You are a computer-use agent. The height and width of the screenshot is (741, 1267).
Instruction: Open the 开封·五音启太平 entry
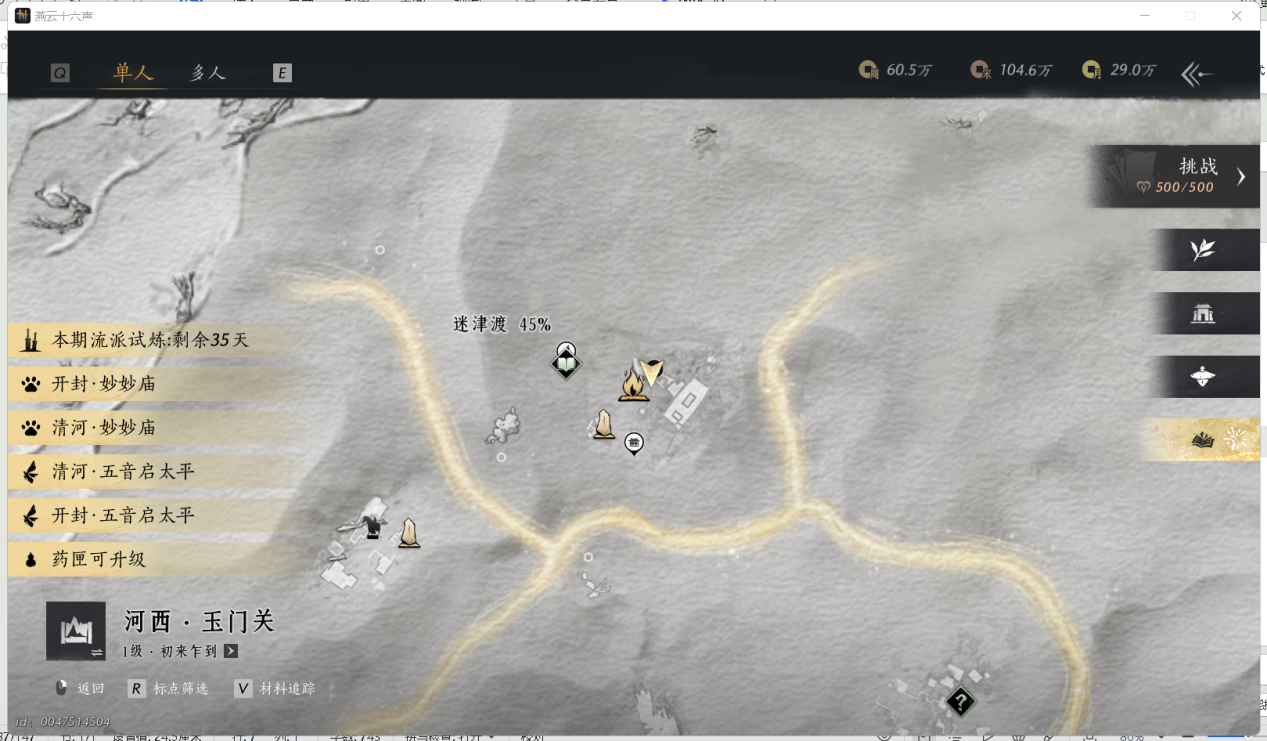123,516
